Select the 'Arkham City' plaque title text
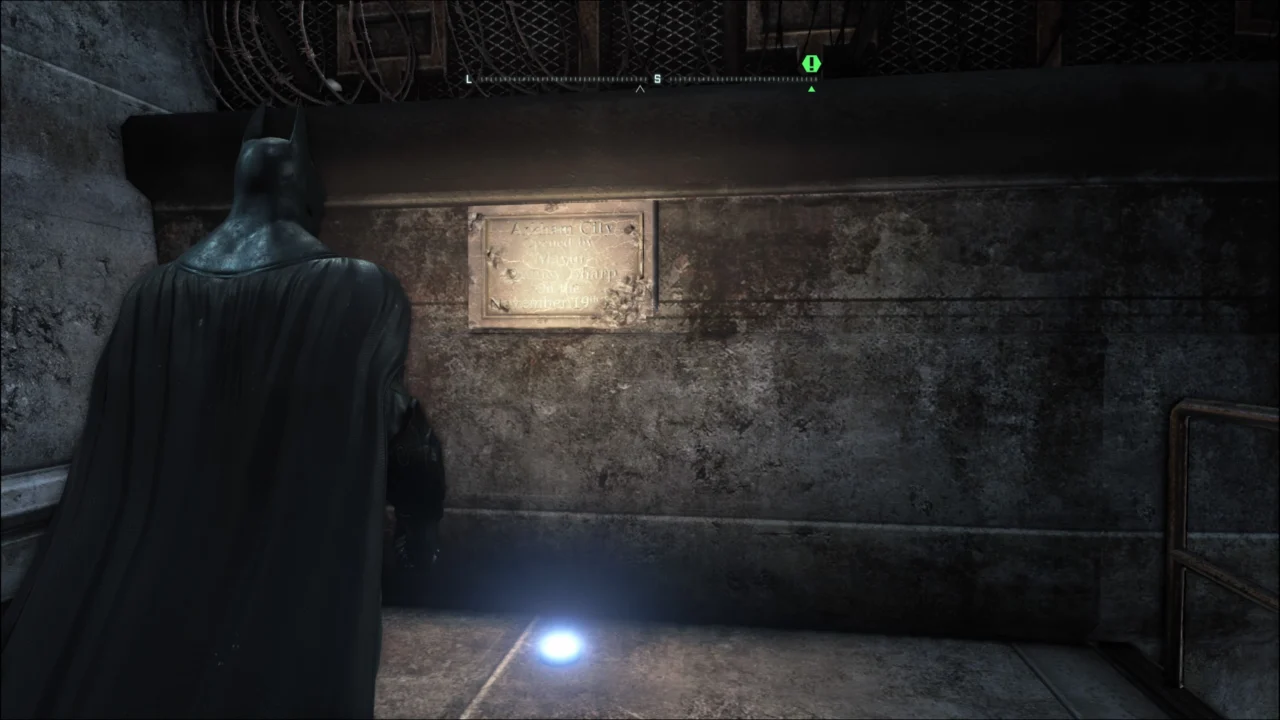 [x=560, y=228]
